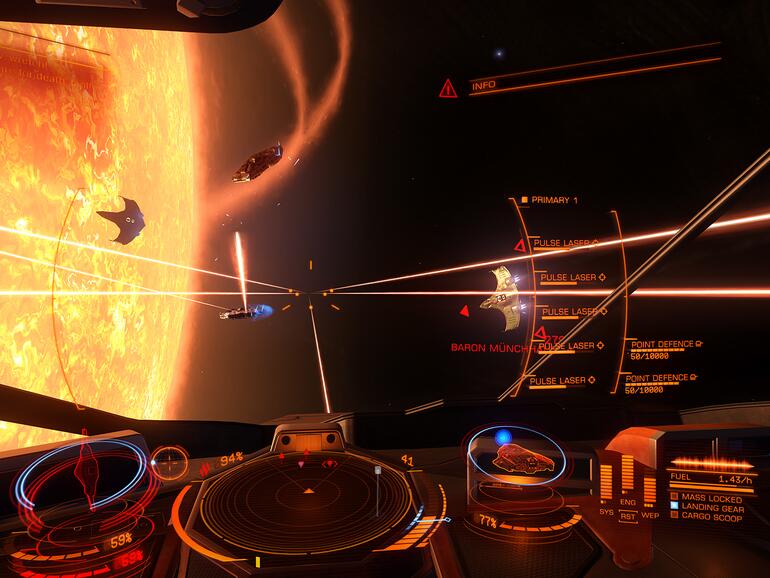This screenshot has height=578, width=770.
Task: Select the target ship hologram display
Action: (516, 461)
